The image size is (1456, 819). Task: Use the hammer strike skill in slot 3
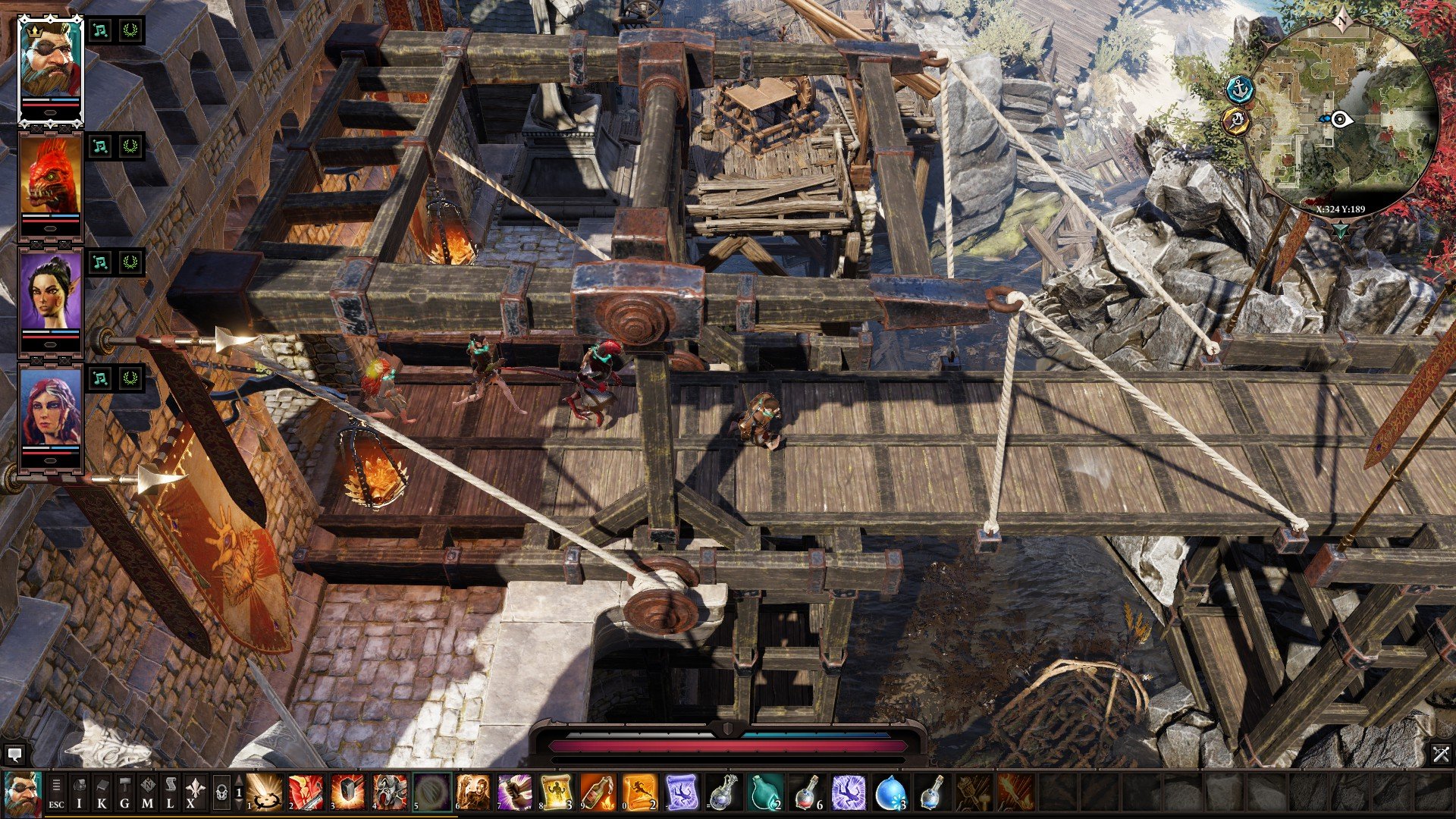coord(347,792)
